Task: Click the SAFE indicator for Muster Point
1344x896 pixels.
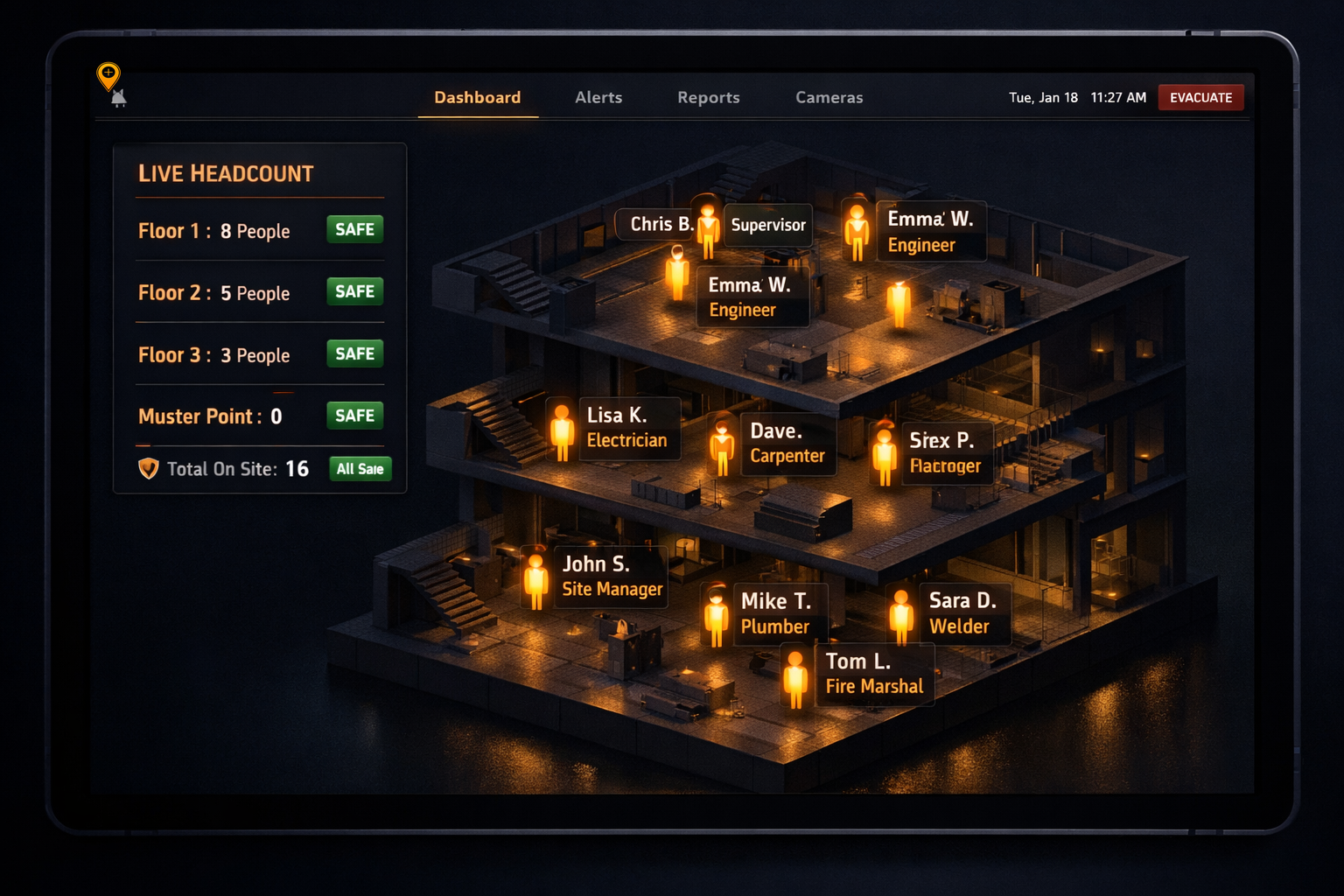Action: pos(354,416)
